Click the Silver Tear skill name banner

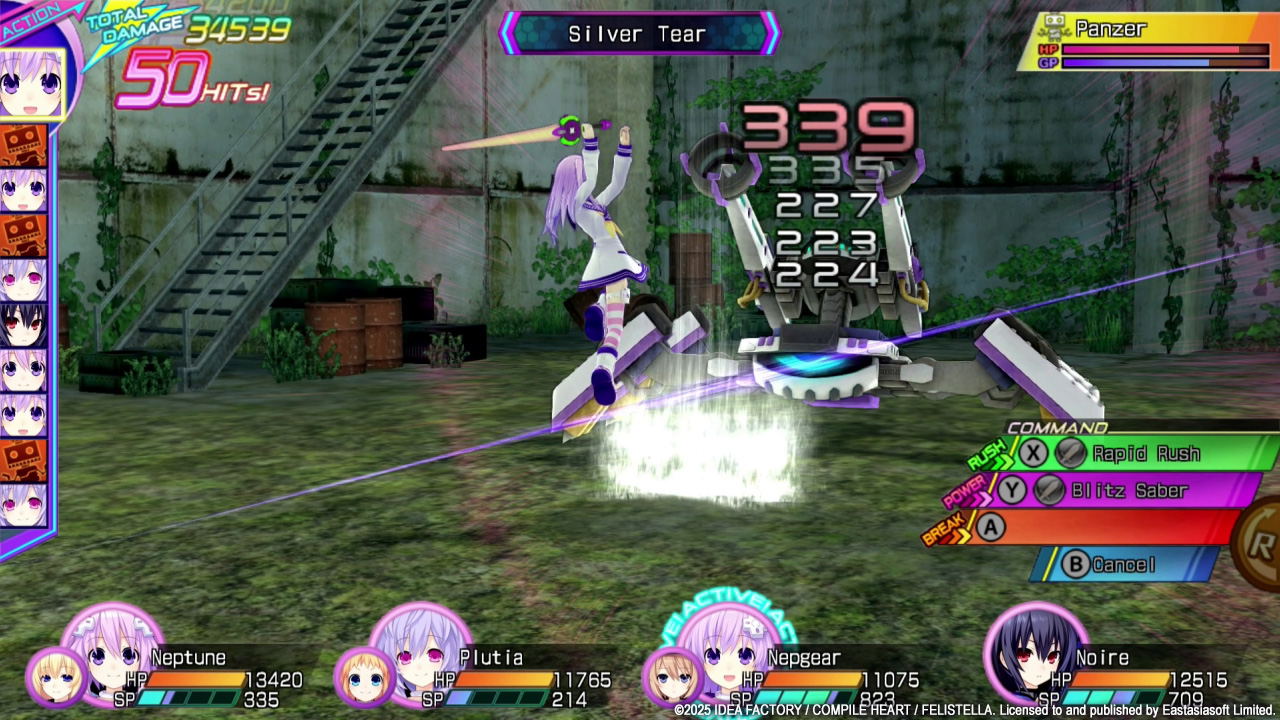tap(639, 33)
